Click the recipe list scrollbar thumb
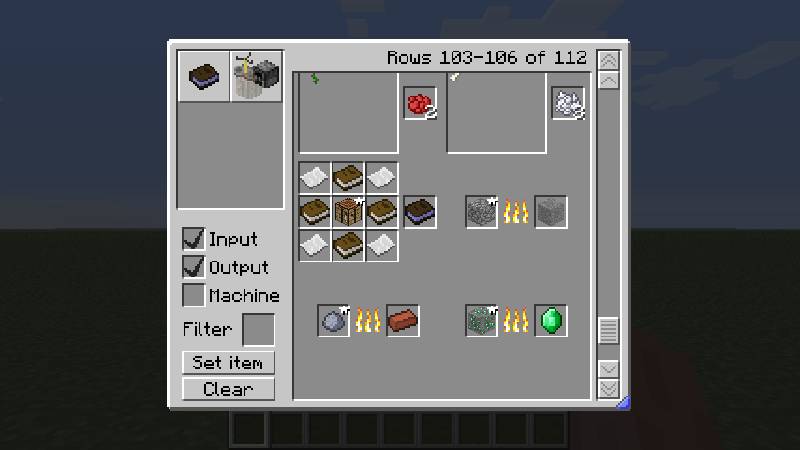 click(607, 329)
